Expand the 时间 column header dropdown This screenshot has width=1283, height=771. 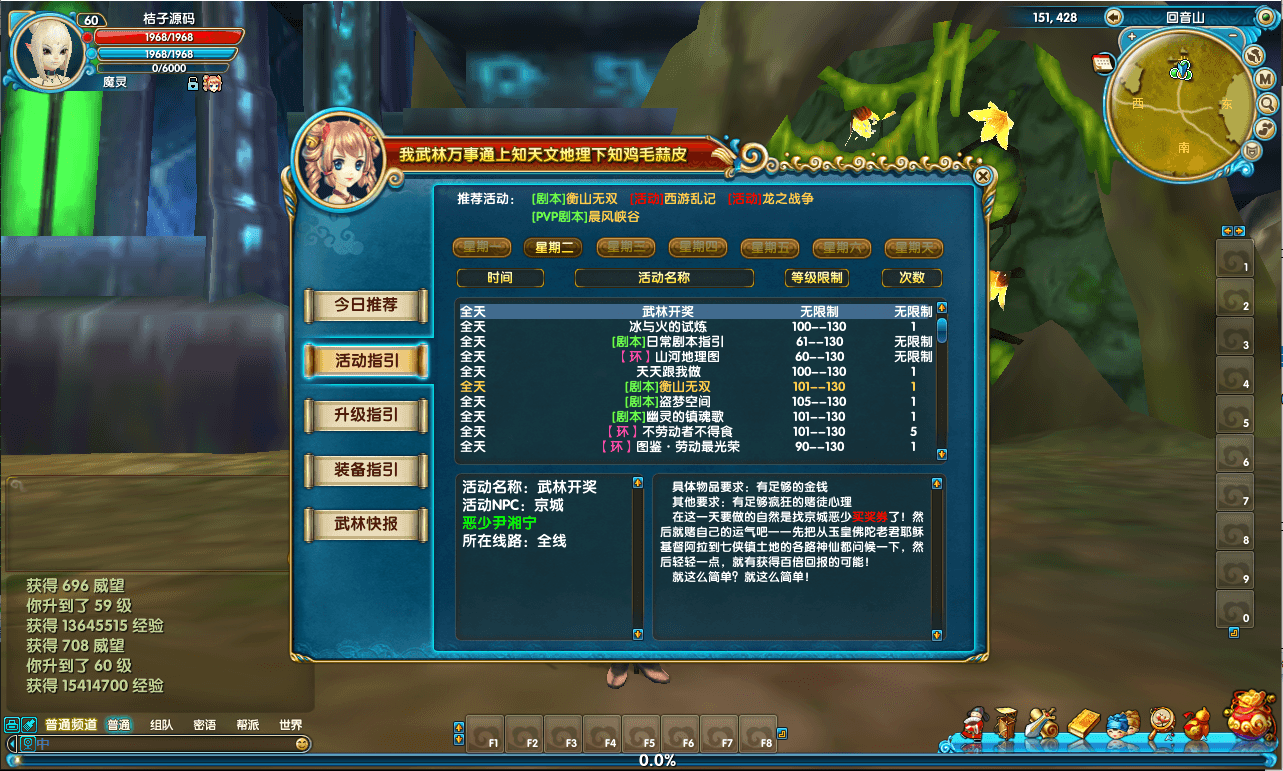coord(500,277)
